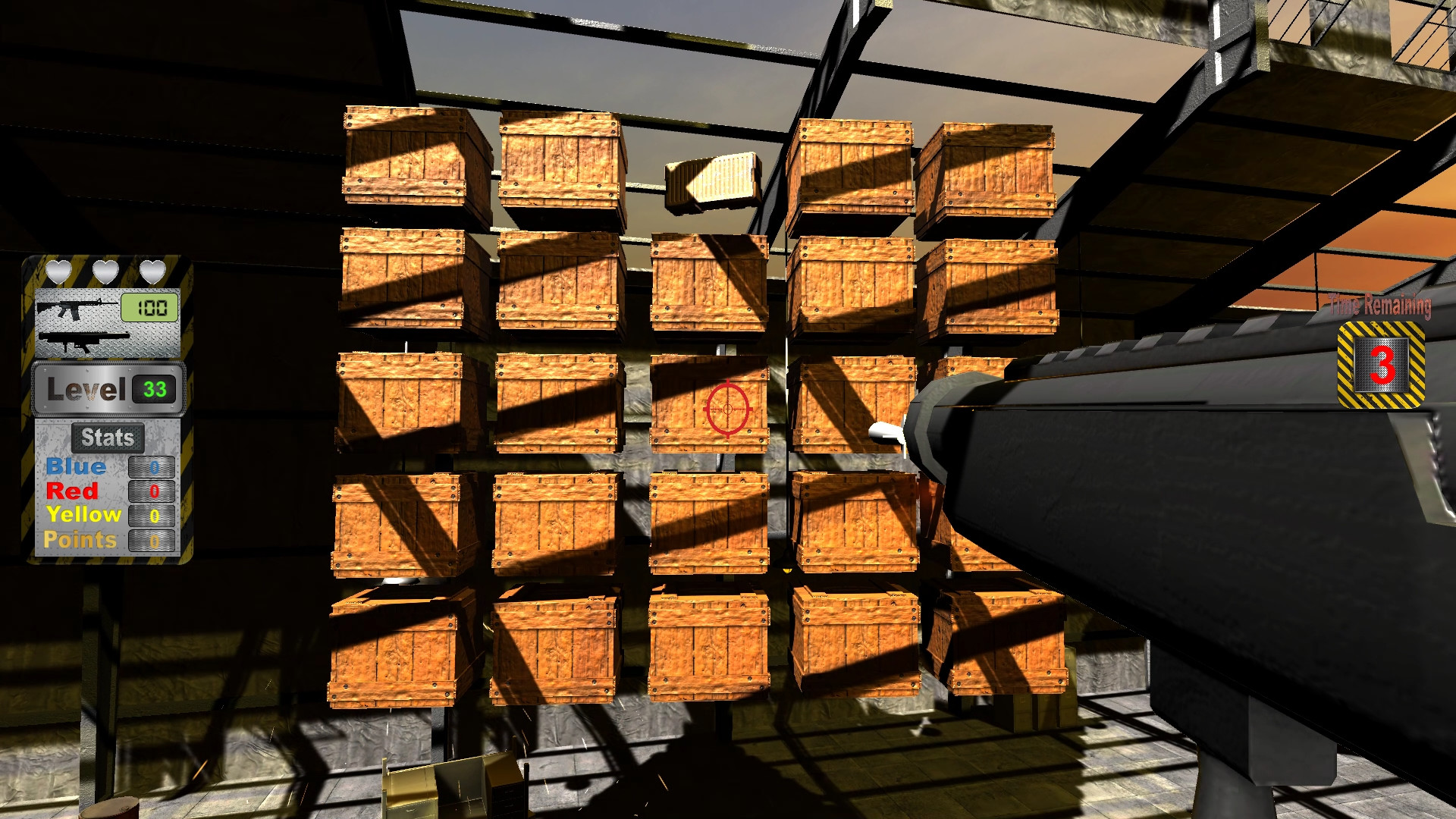This screenshot has height=819, width=1456.
Task: Click the green ammo counter showing 100
Action: click(149, 307)
